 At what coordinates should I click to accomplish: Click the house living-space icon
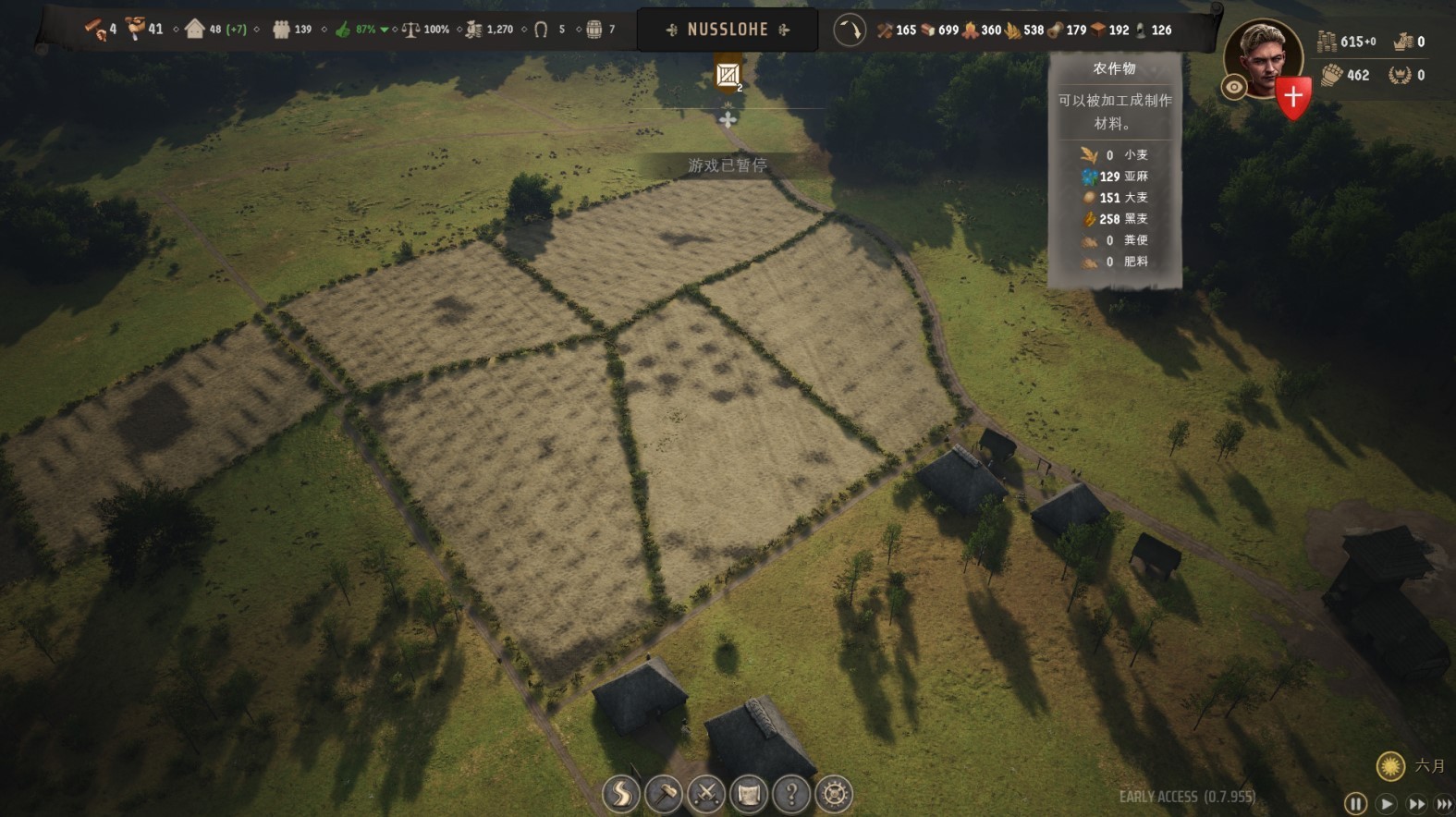pos(194,29)
